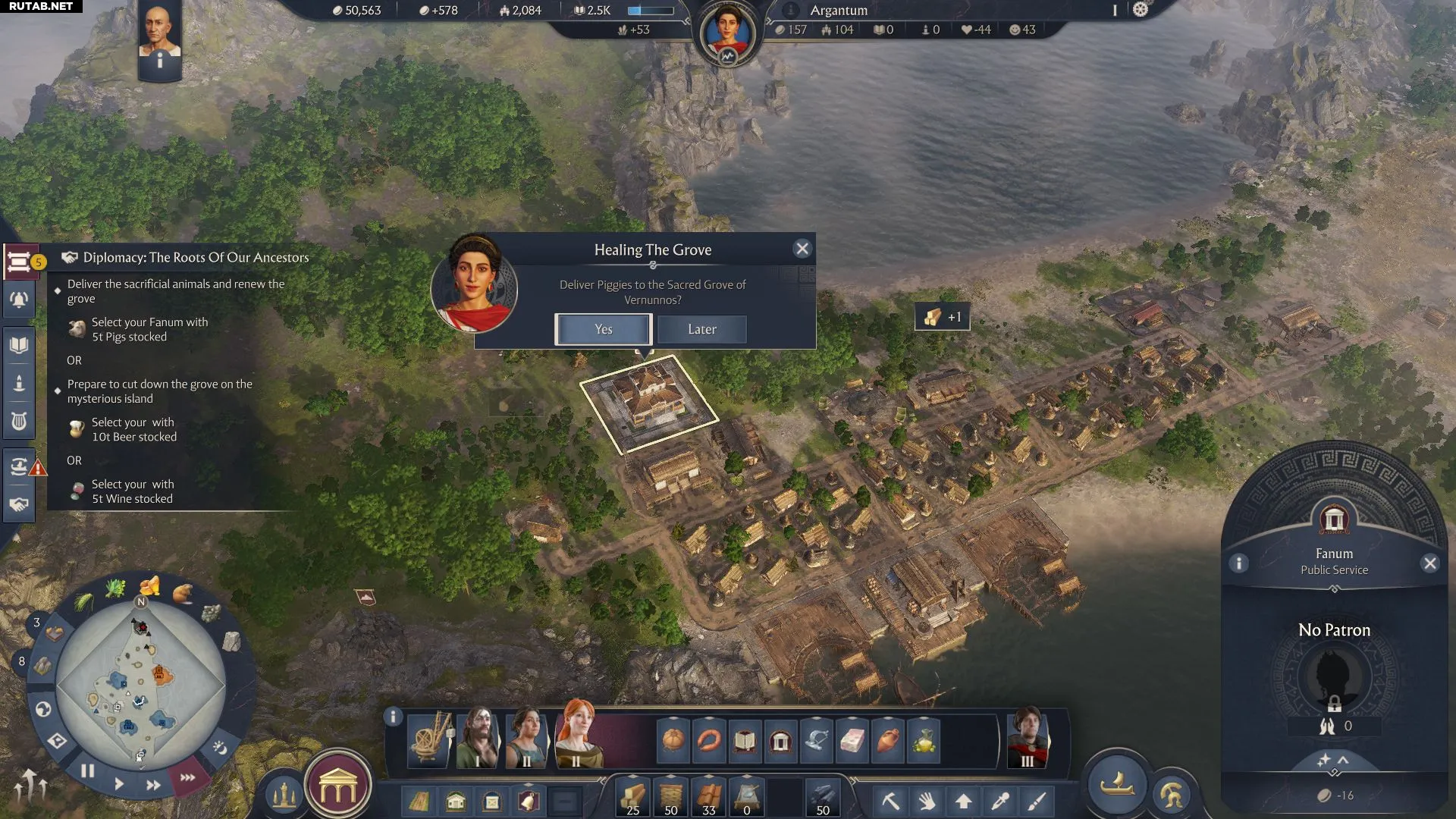The image size is (1456, 819).
Task: Open the military helmet menu
Action: click(x=1172, y=795)
